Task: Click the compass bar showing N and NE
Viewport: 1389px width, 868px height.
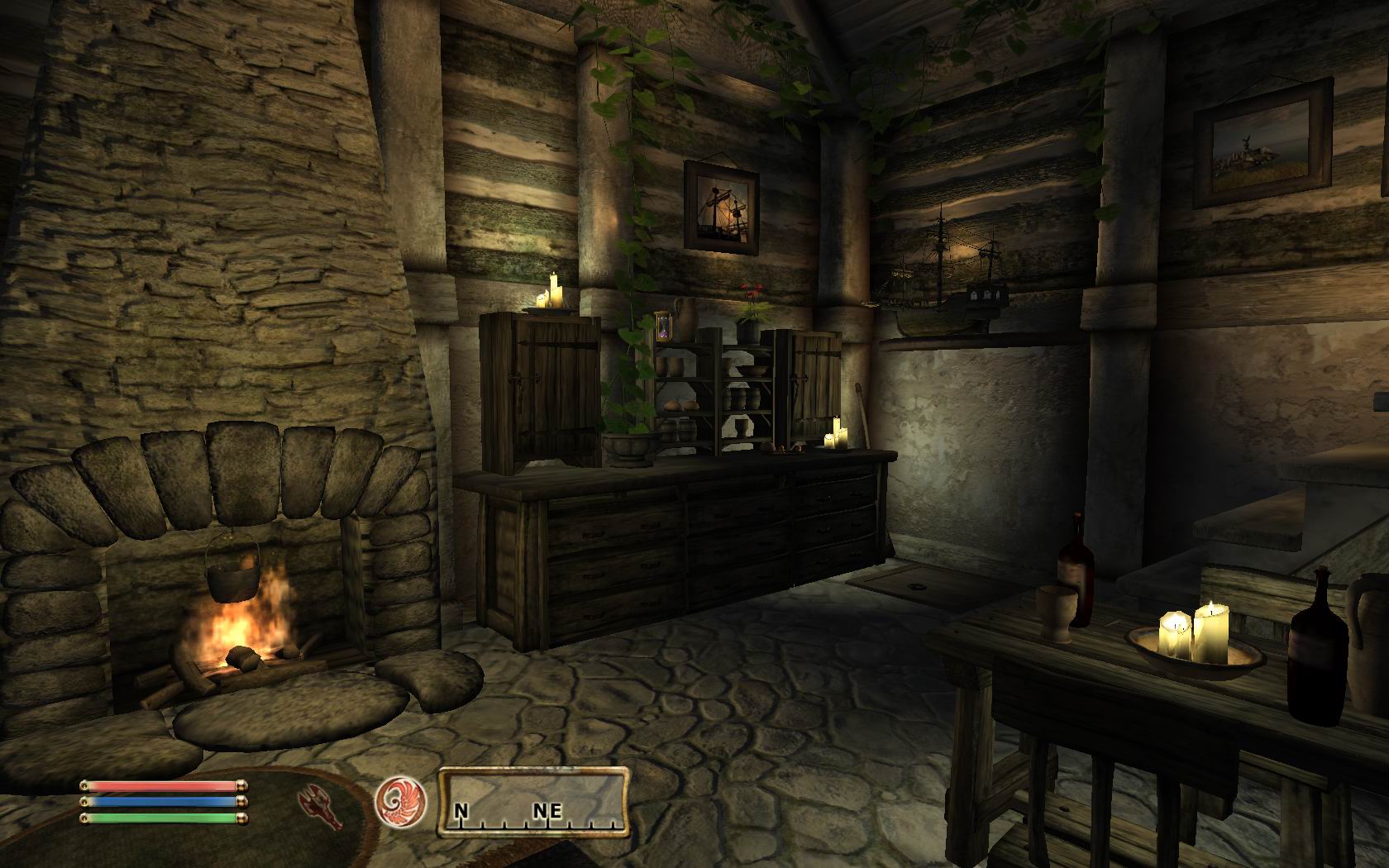Action: [533, 800]
